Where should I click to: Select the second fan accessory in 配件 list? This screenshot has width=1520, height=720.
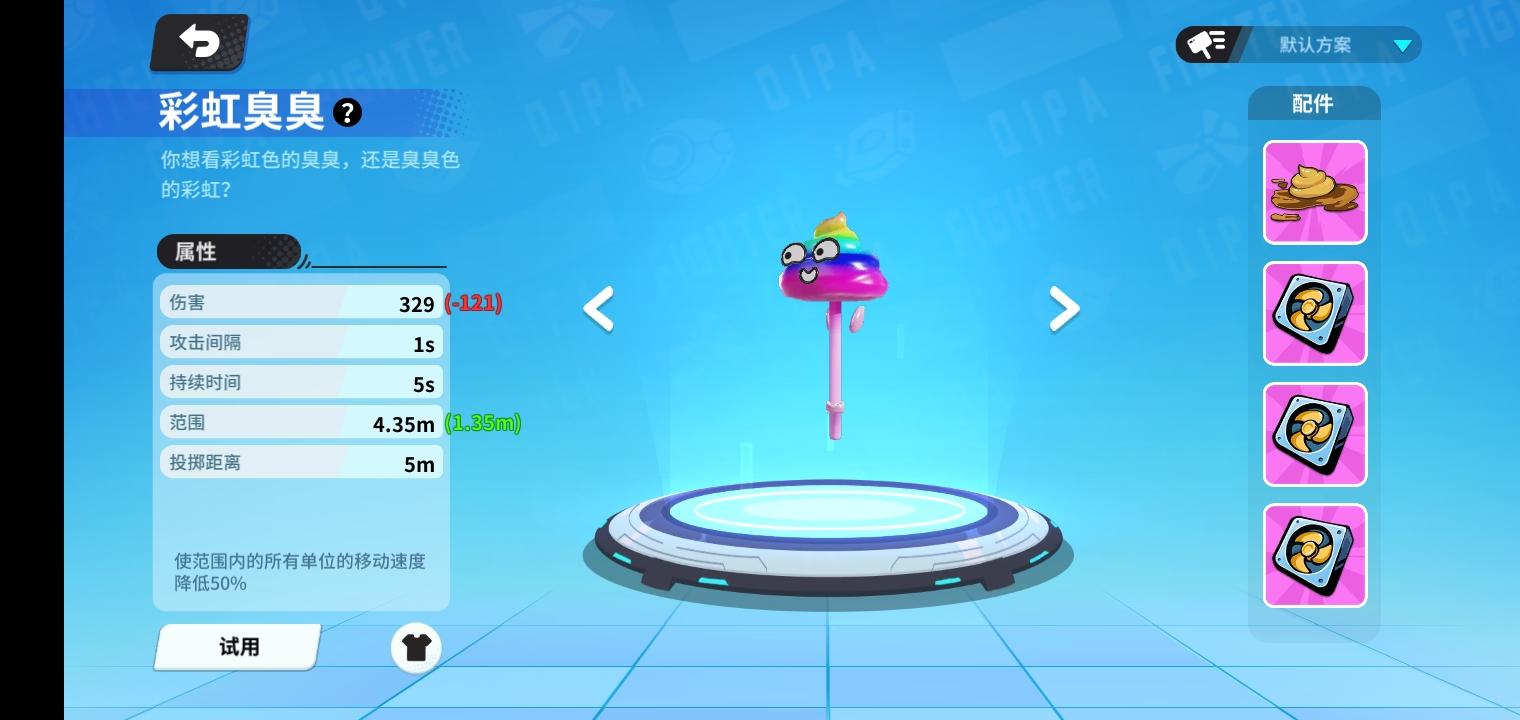coord(1314,434)
